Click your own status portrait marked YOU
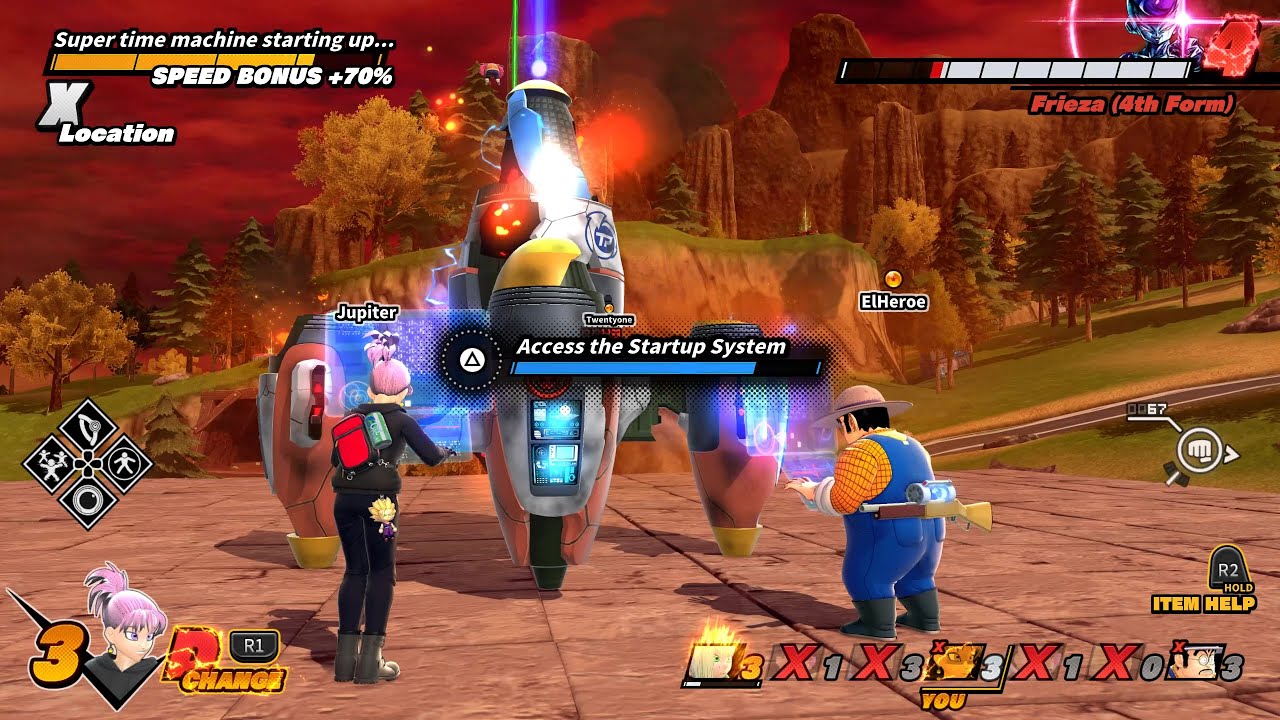Viewport: 1280px width, 720px height. (955, 663)
